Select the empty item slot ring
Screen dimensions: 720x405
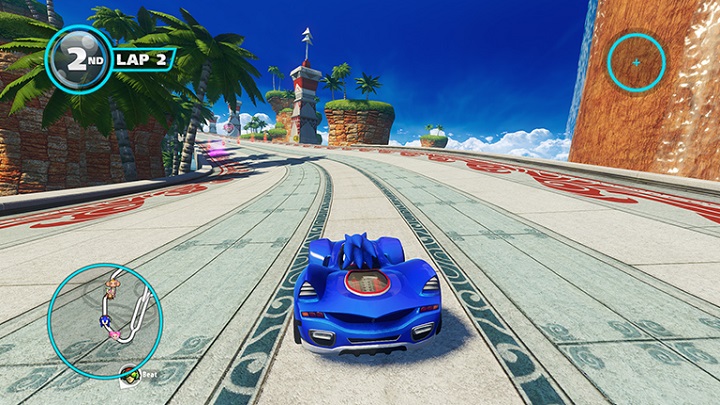636,62
